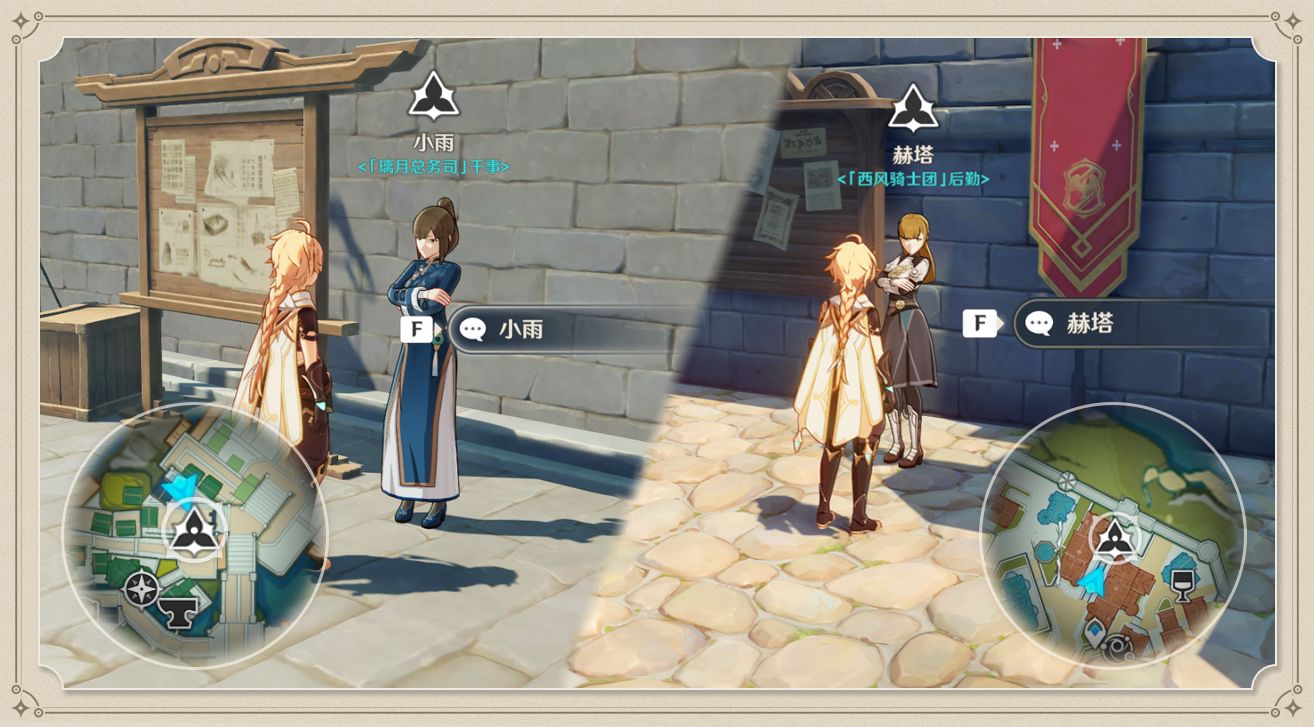Click the wine goblet tavern marker

pos(1183,583)
